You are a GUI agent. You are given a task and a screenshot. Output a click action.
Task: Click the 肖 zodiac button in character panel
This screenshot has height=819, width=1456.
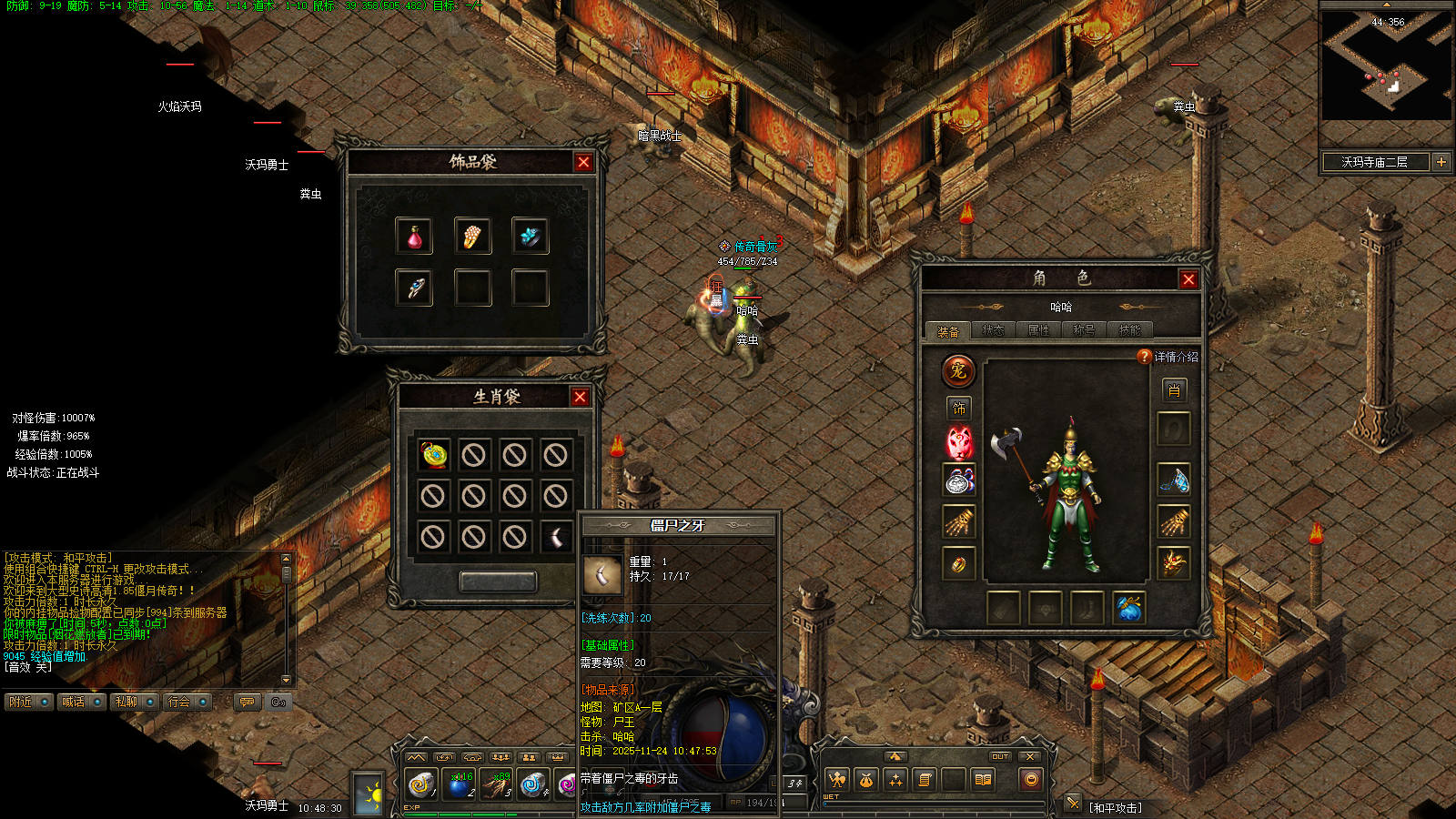(x=1174, y=390)
